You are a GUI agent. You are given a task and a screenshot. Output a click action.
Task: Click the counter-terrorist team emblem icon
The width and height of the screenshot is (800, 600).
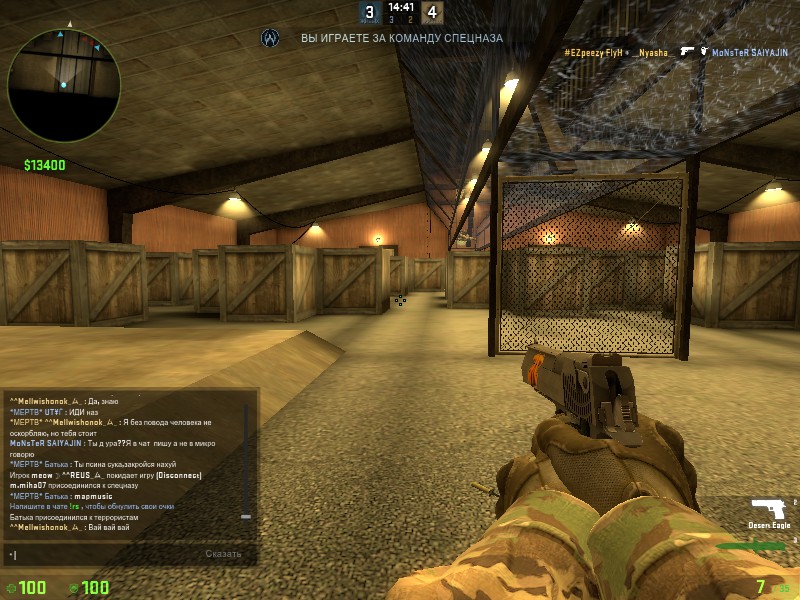coord(269,38)
